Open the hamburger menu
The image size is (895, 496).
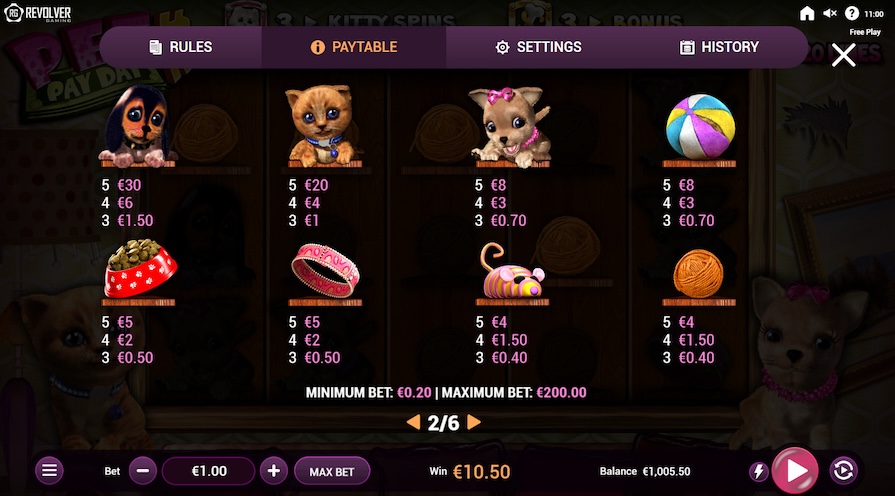click(x=51, y=471)
